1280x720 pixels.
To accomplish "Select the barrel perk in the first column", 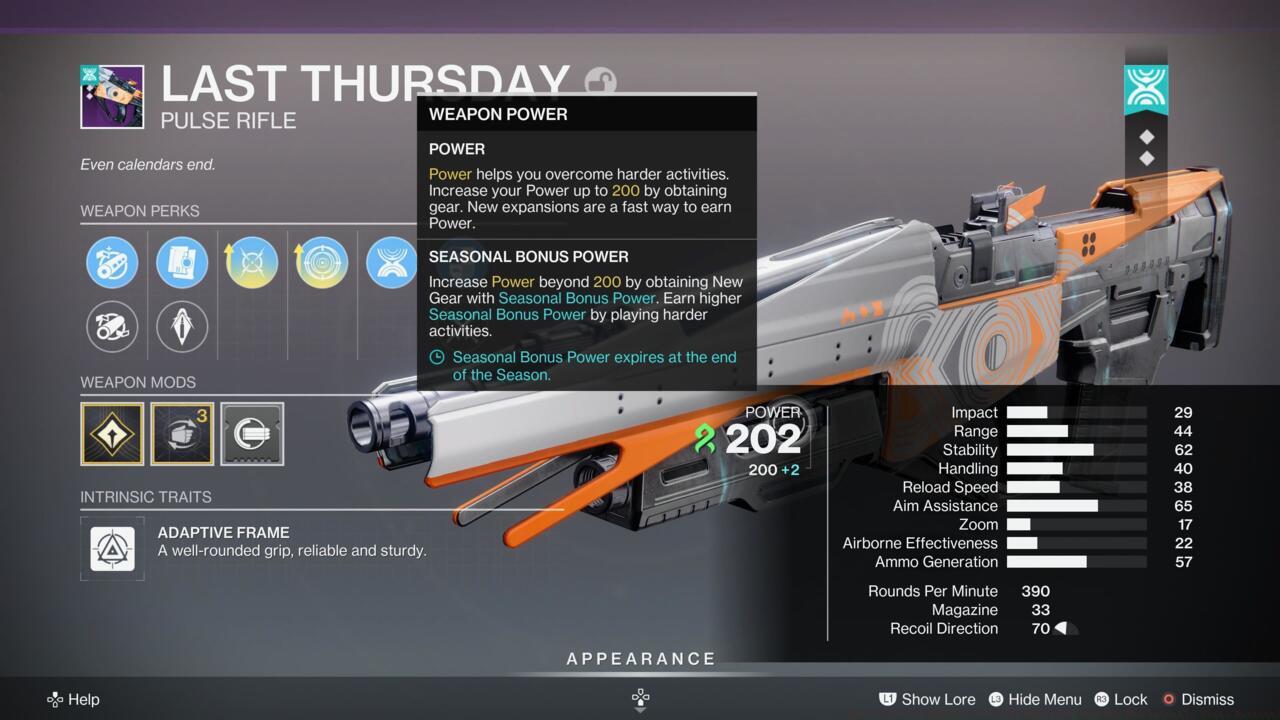I will point(112,262).
